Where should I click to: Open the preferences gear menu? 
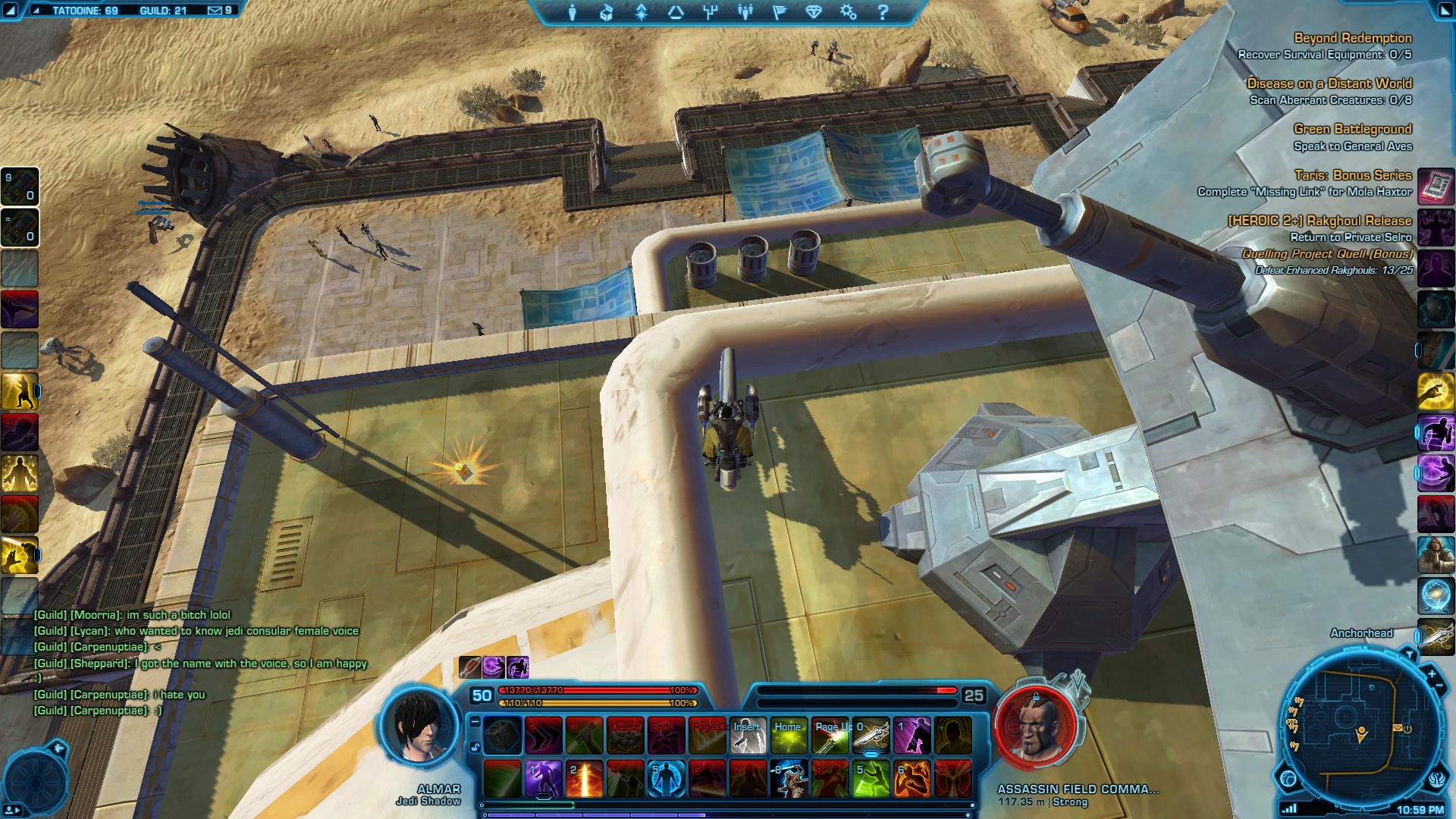pos(848,12)
